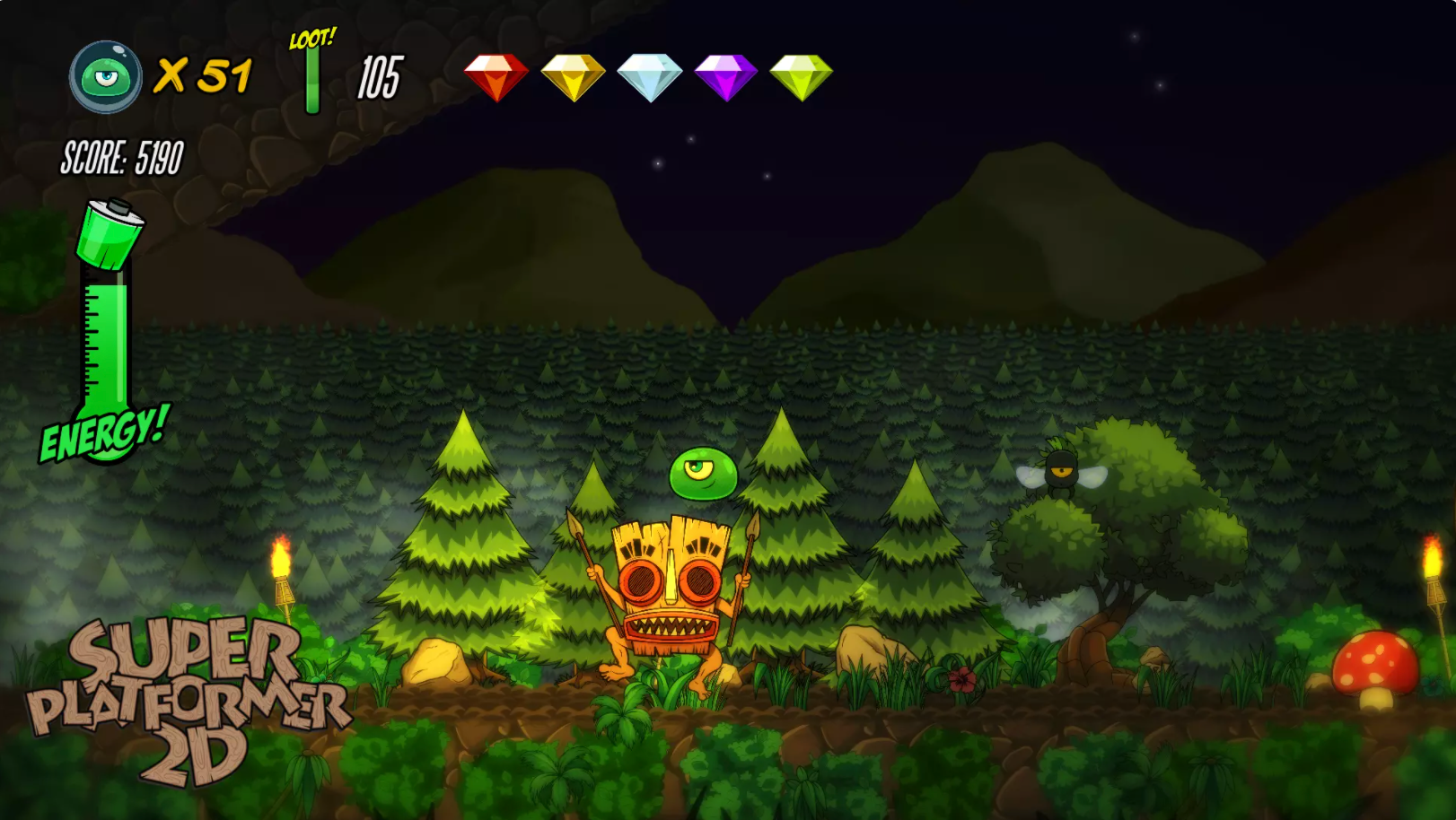Viewport: 1456px width, 820px height.
Task: Click the green gem collectible icon
Action: pyautogui.click(x=802, y=76)
